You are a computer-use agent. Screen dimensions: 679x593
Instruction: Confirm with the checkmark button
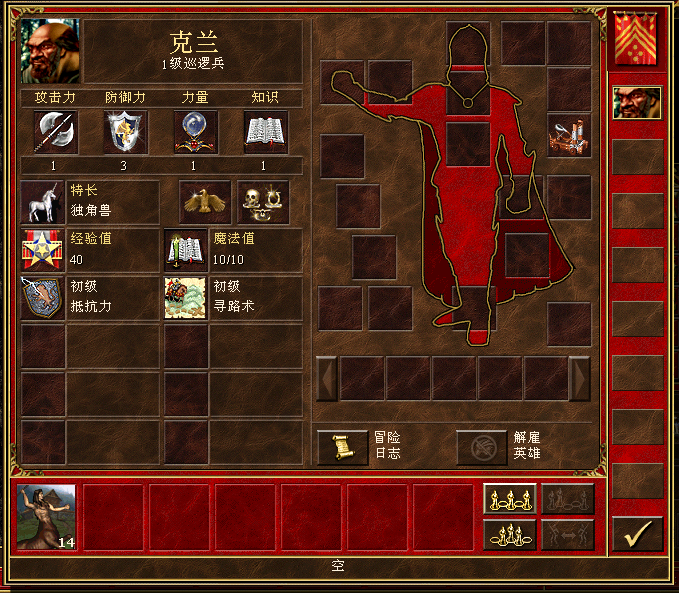click(637, 535)
